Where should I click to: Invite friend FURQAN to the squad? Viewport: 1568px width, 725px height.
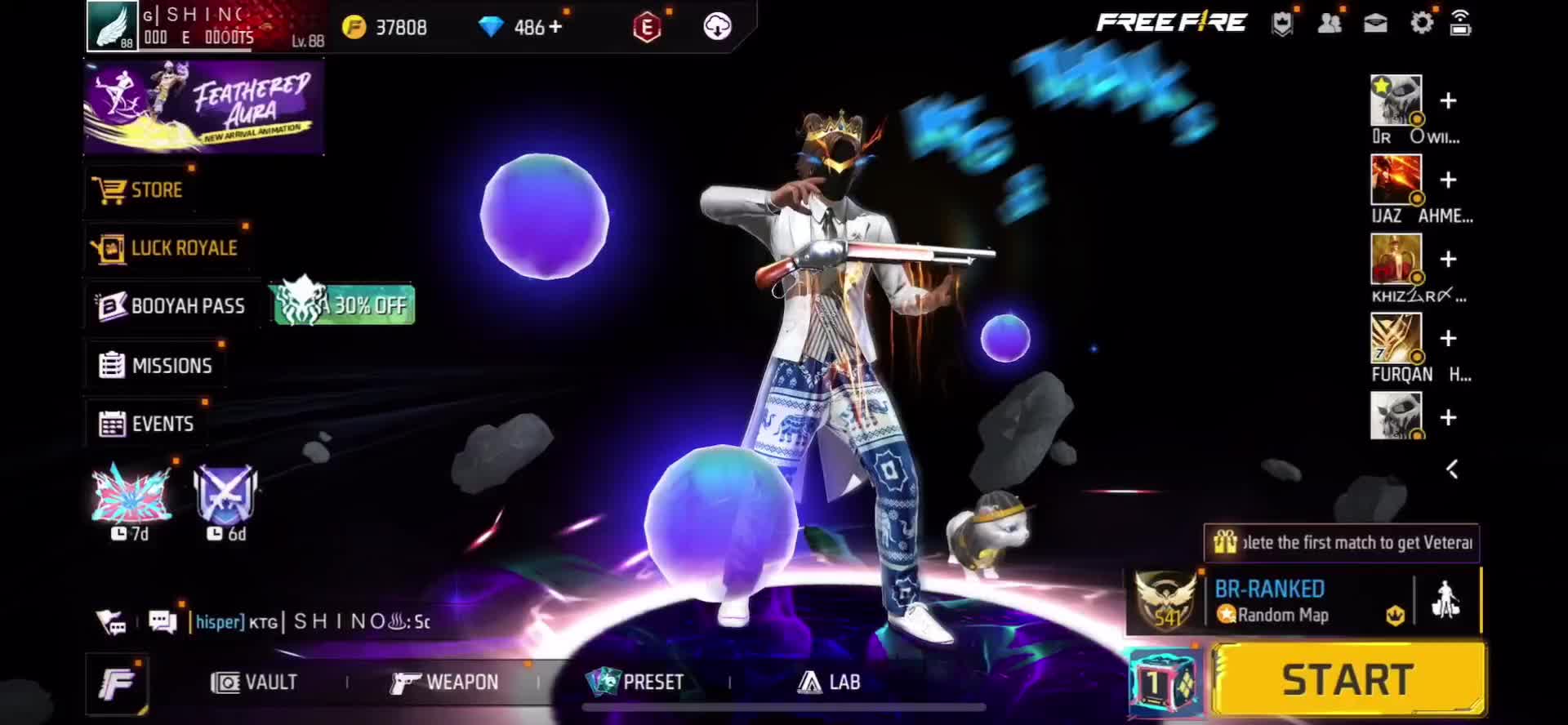point(1448,338)
